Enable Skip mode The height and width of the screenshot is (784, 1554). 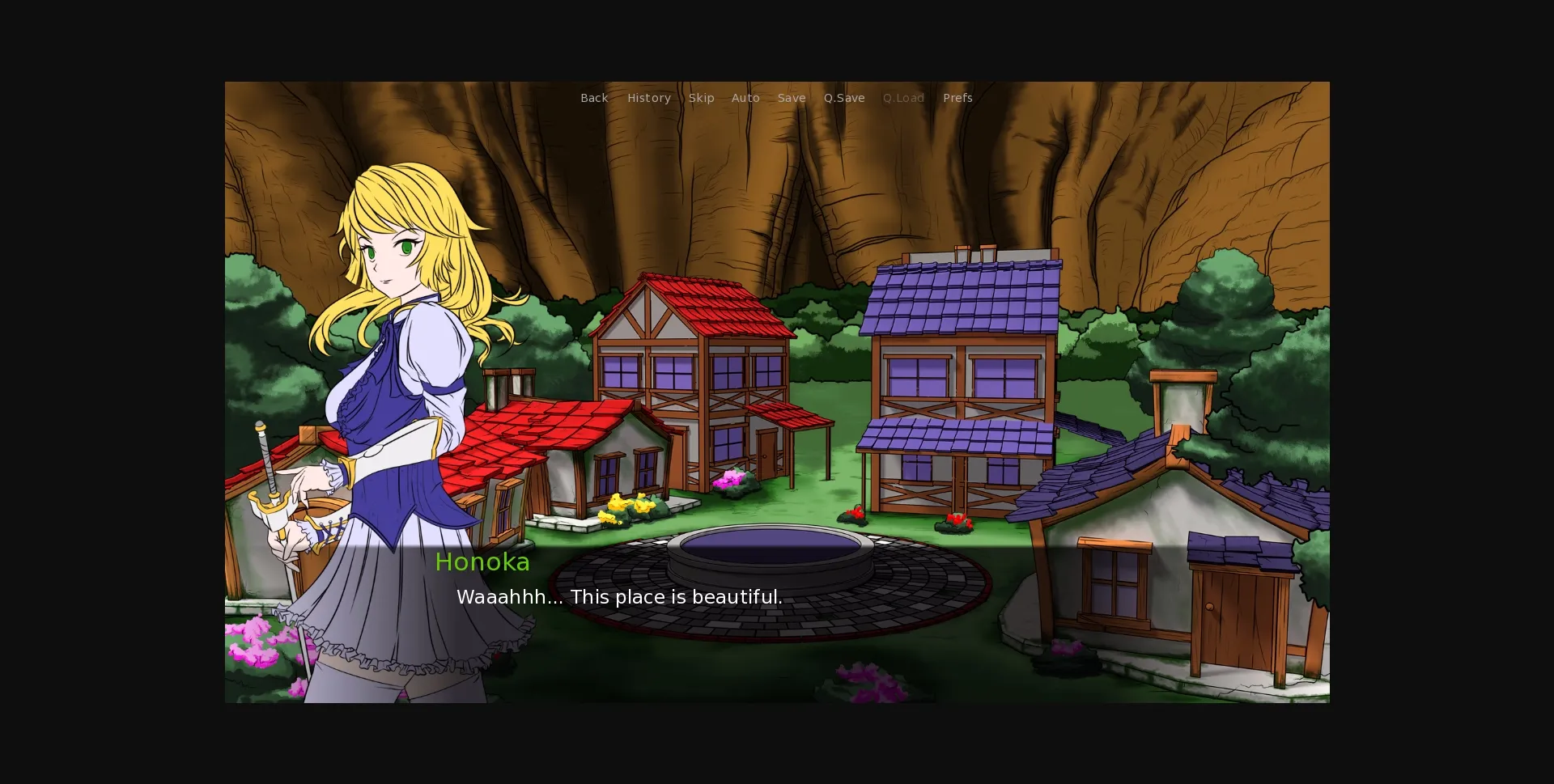(x=701, y=98)
